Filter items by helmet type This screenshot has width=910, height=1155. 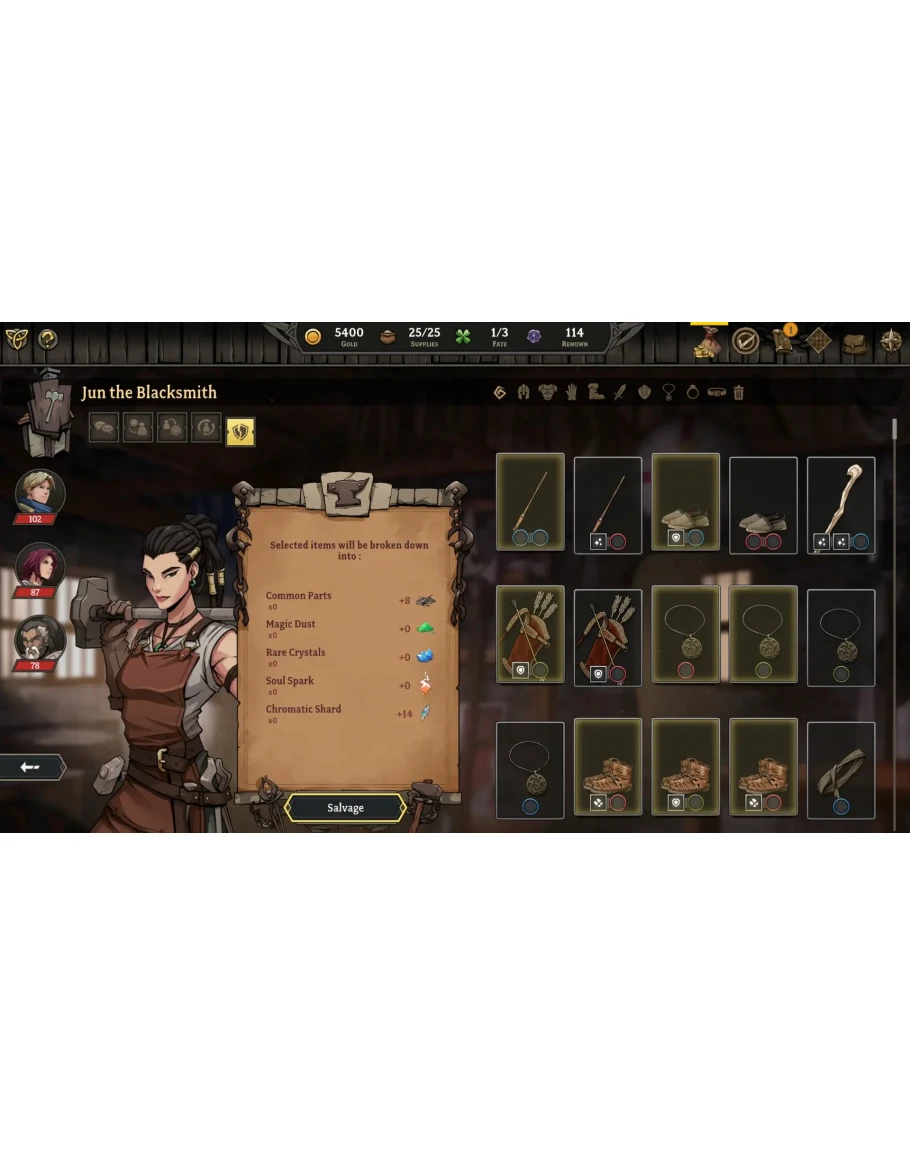(x=523, y=393)
